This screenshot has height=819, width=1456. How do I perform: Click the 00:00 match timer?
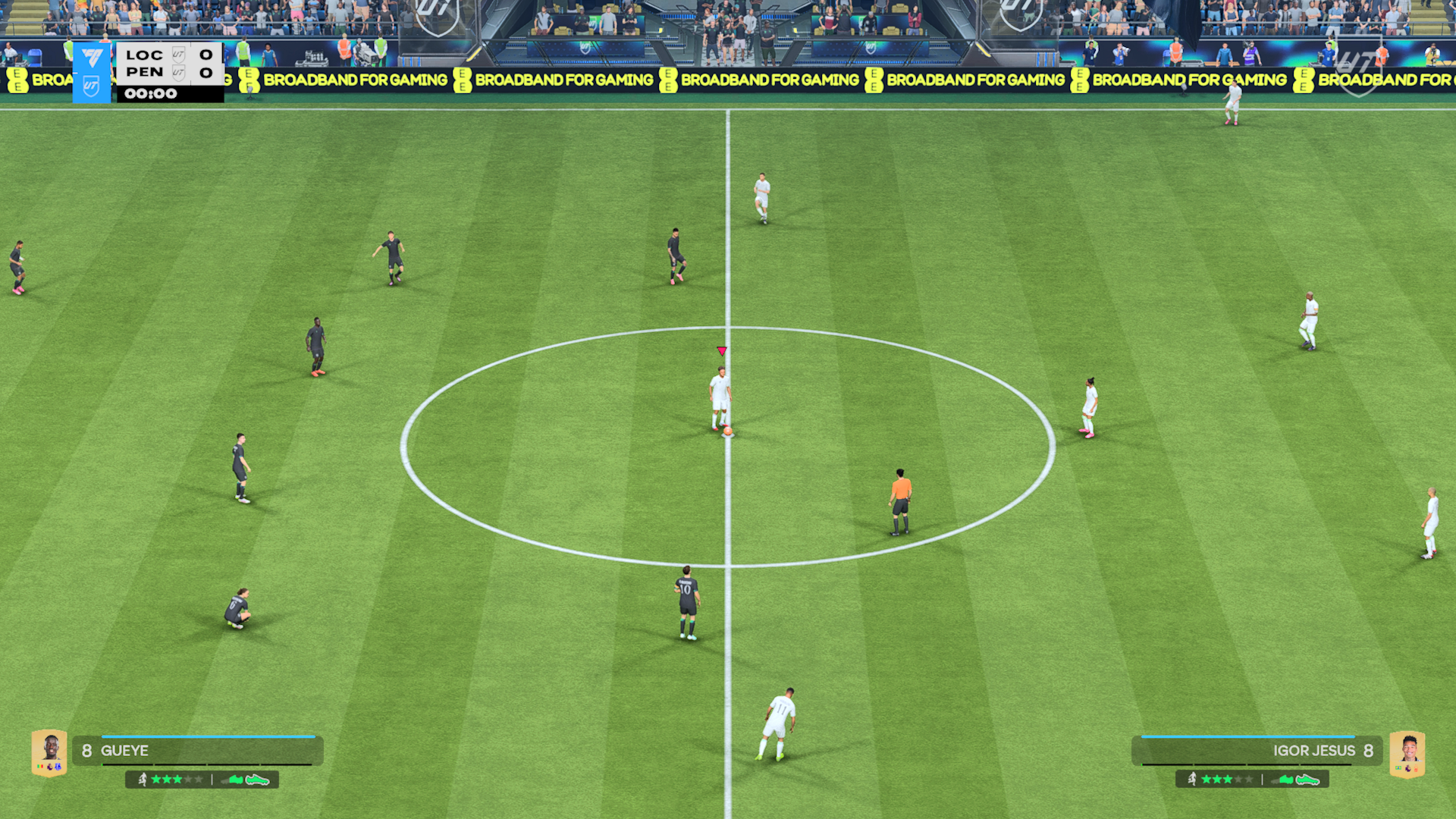[x=150, y=94]
